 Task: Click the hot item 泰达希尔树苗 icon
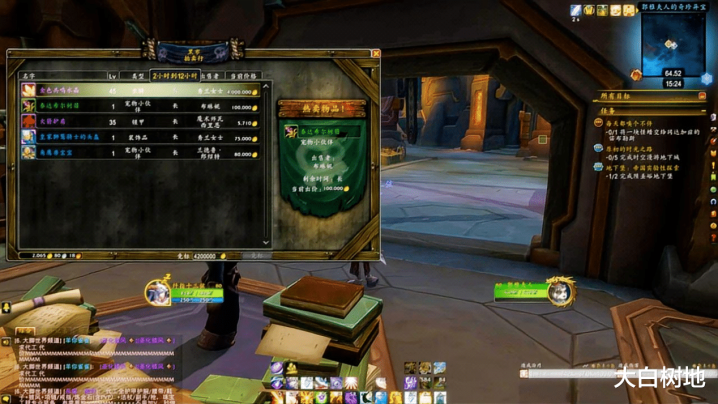click(291, 131)
